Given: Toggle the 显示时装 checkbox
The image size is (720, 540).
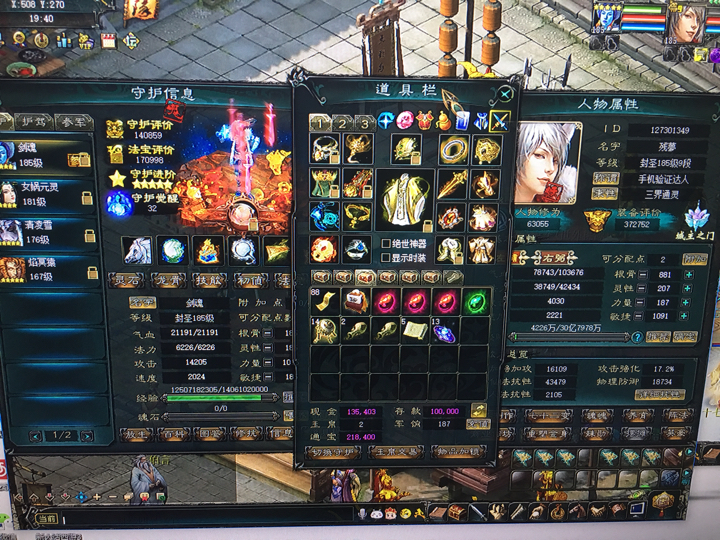Looking at the screenshot, I should coord(386,257).
